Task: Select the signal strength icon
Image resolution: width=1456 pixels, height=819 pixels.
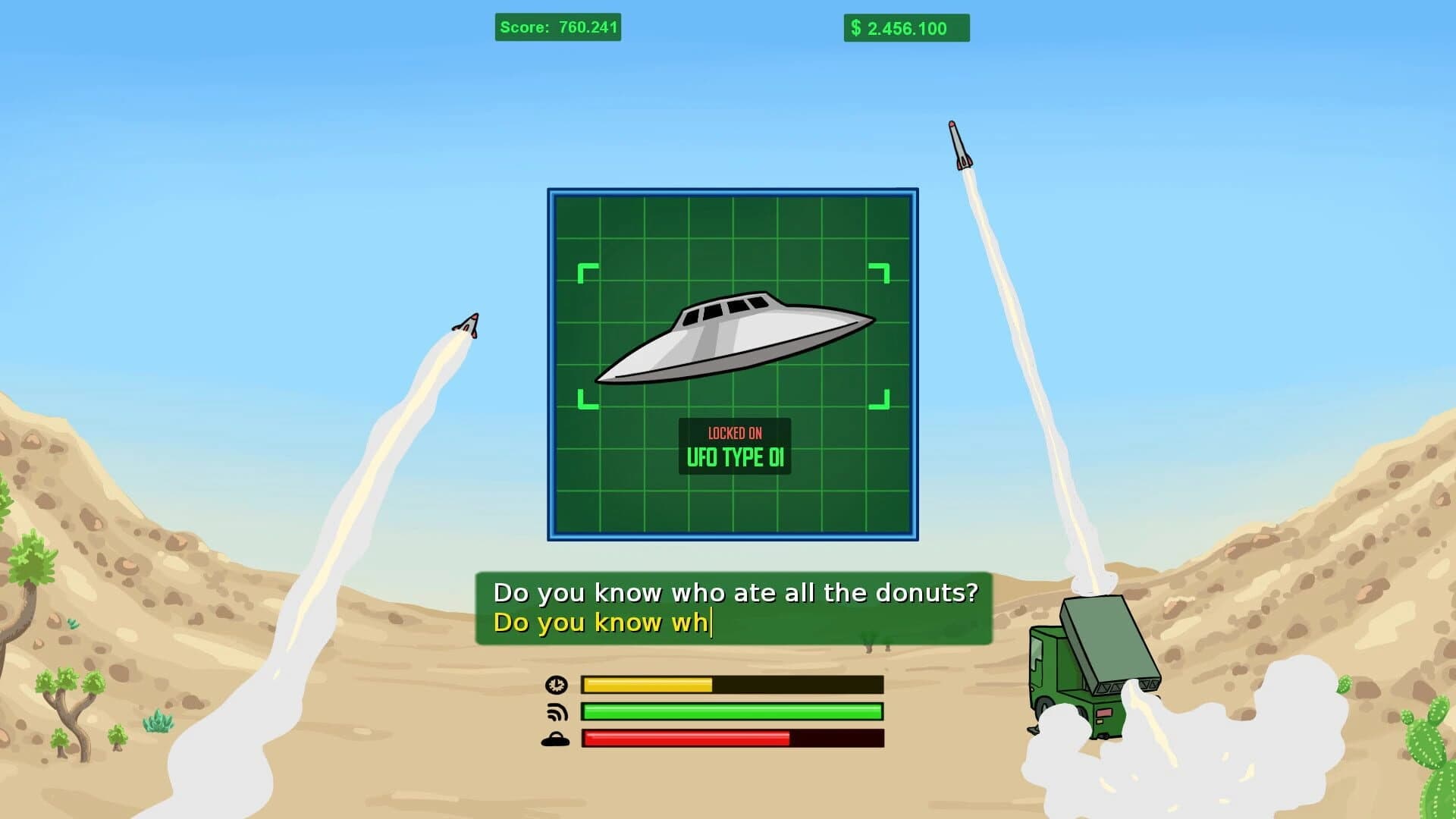Action: click(556, 711)
